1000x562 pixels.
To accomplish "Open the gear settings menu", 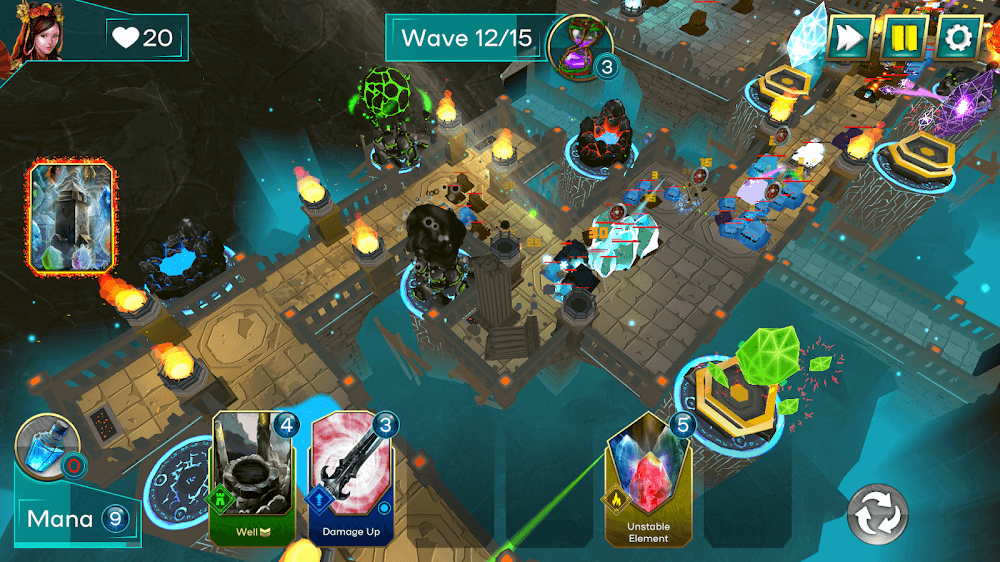I will coord(958,38).
